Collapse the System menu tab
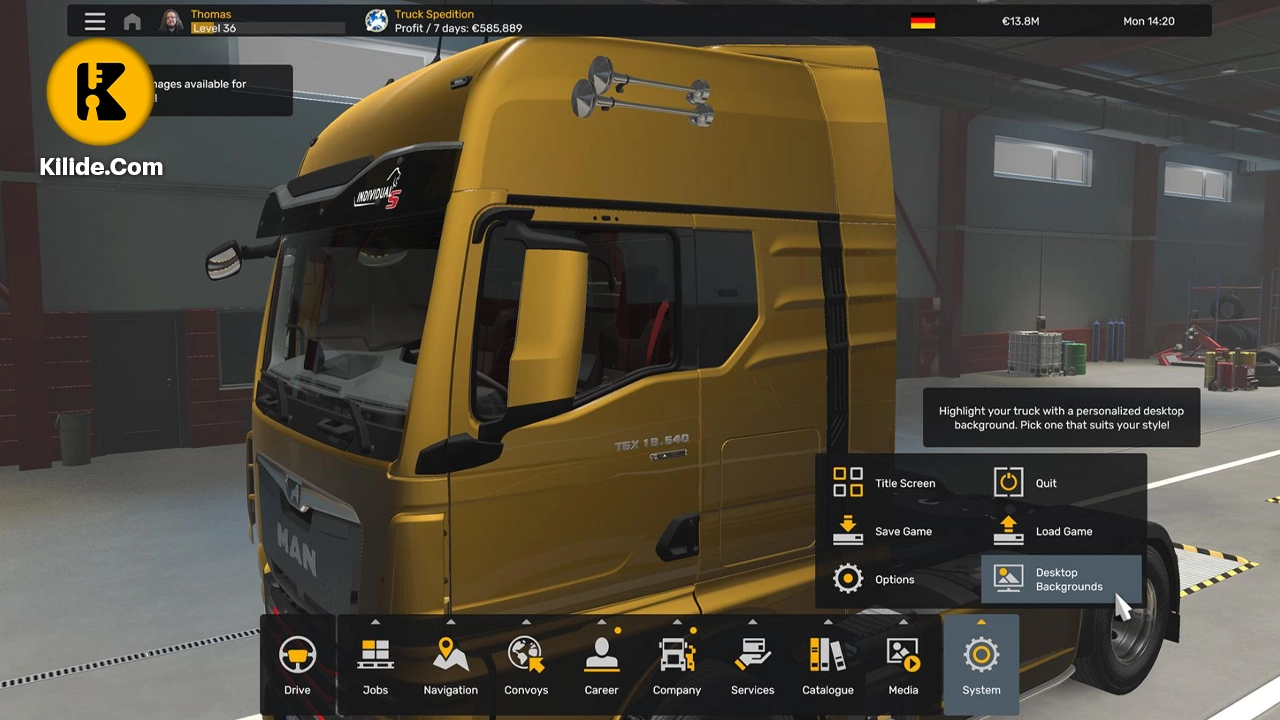 click(x=981, y=665)
